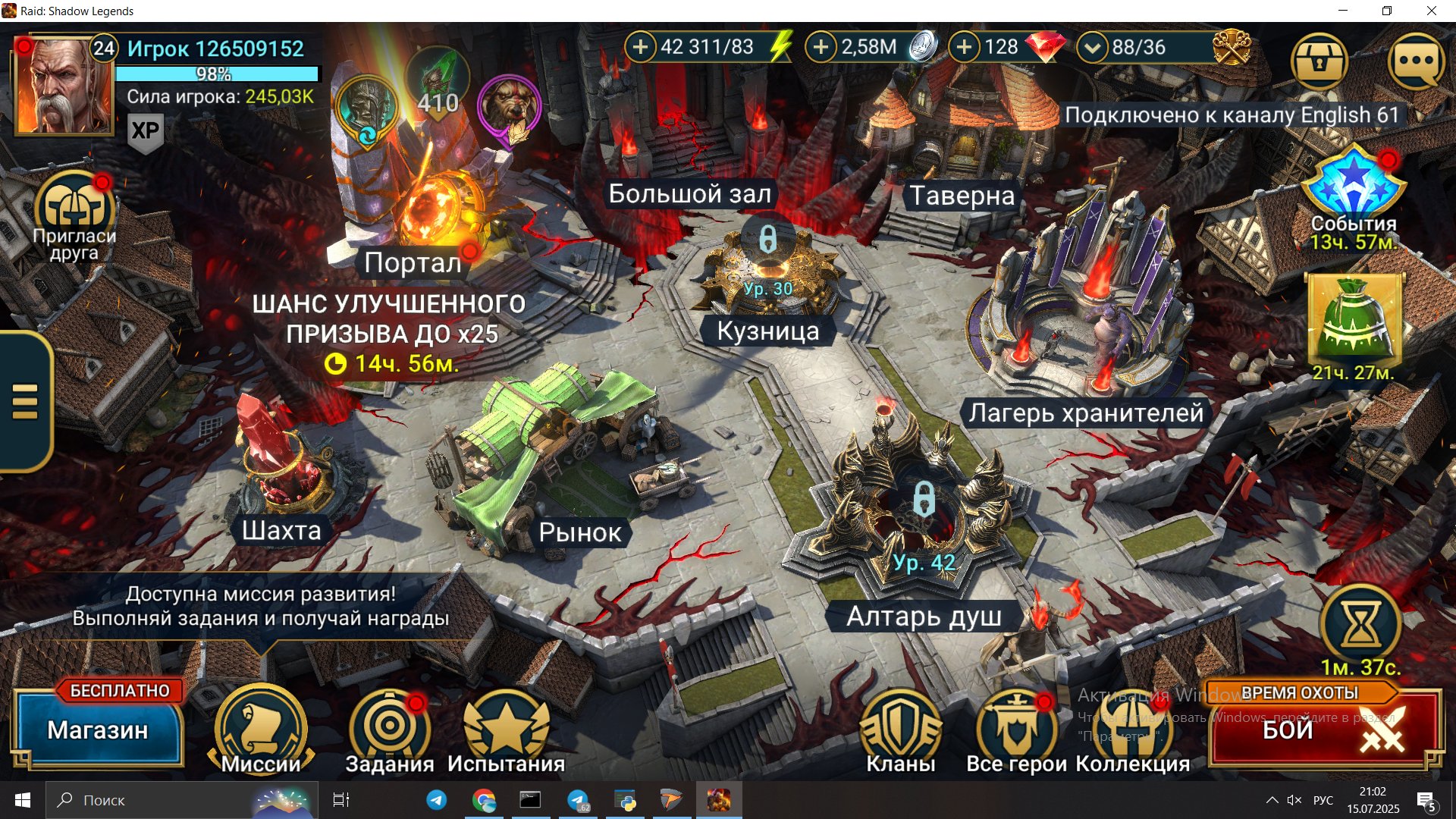1456x819 pixels.
Task: Open the Коллекция collection menu
Action: [1132, 729]
